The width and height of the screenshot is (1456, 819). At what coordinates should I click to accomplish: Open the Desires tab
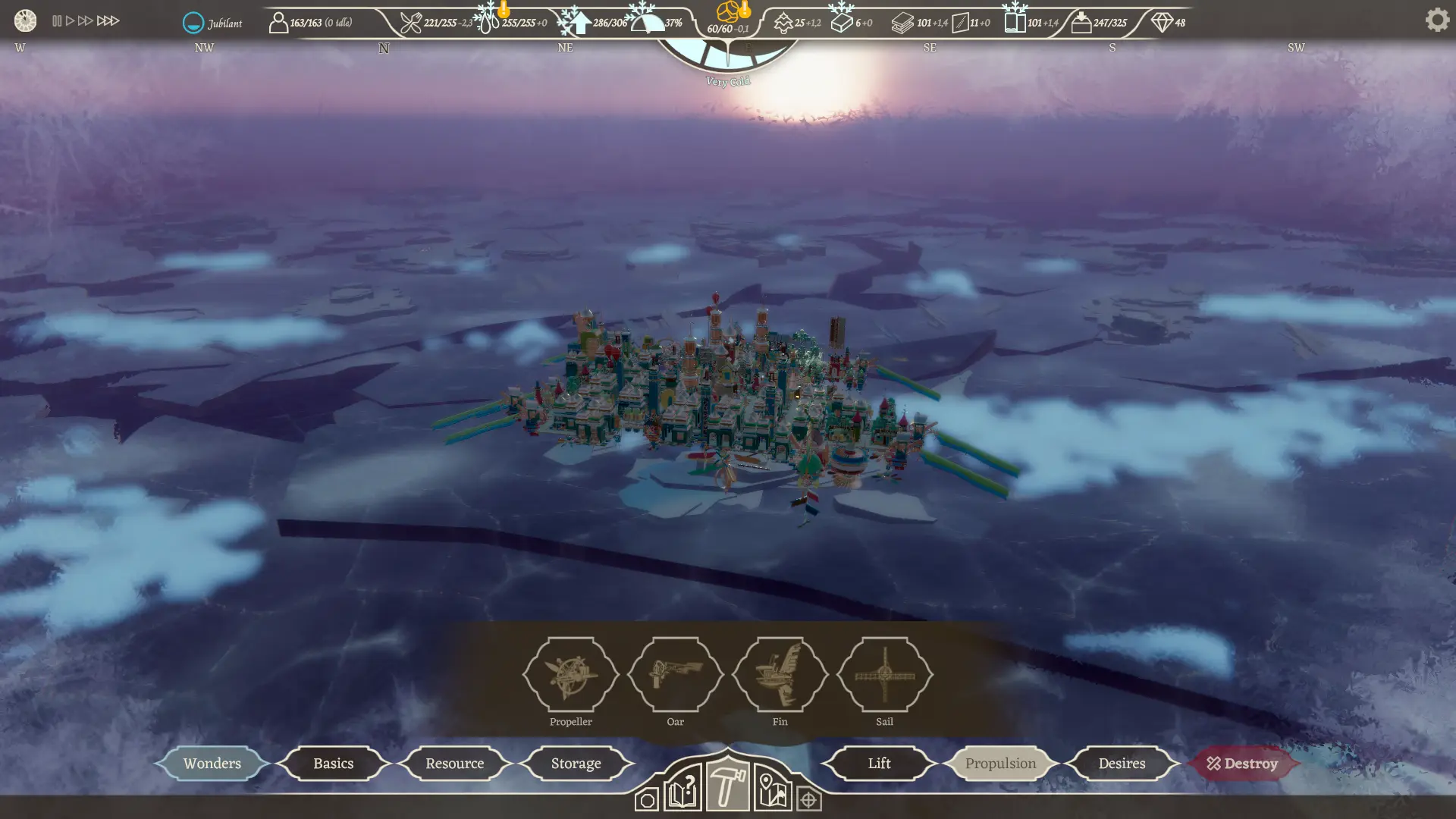[x=1121, y=763]
